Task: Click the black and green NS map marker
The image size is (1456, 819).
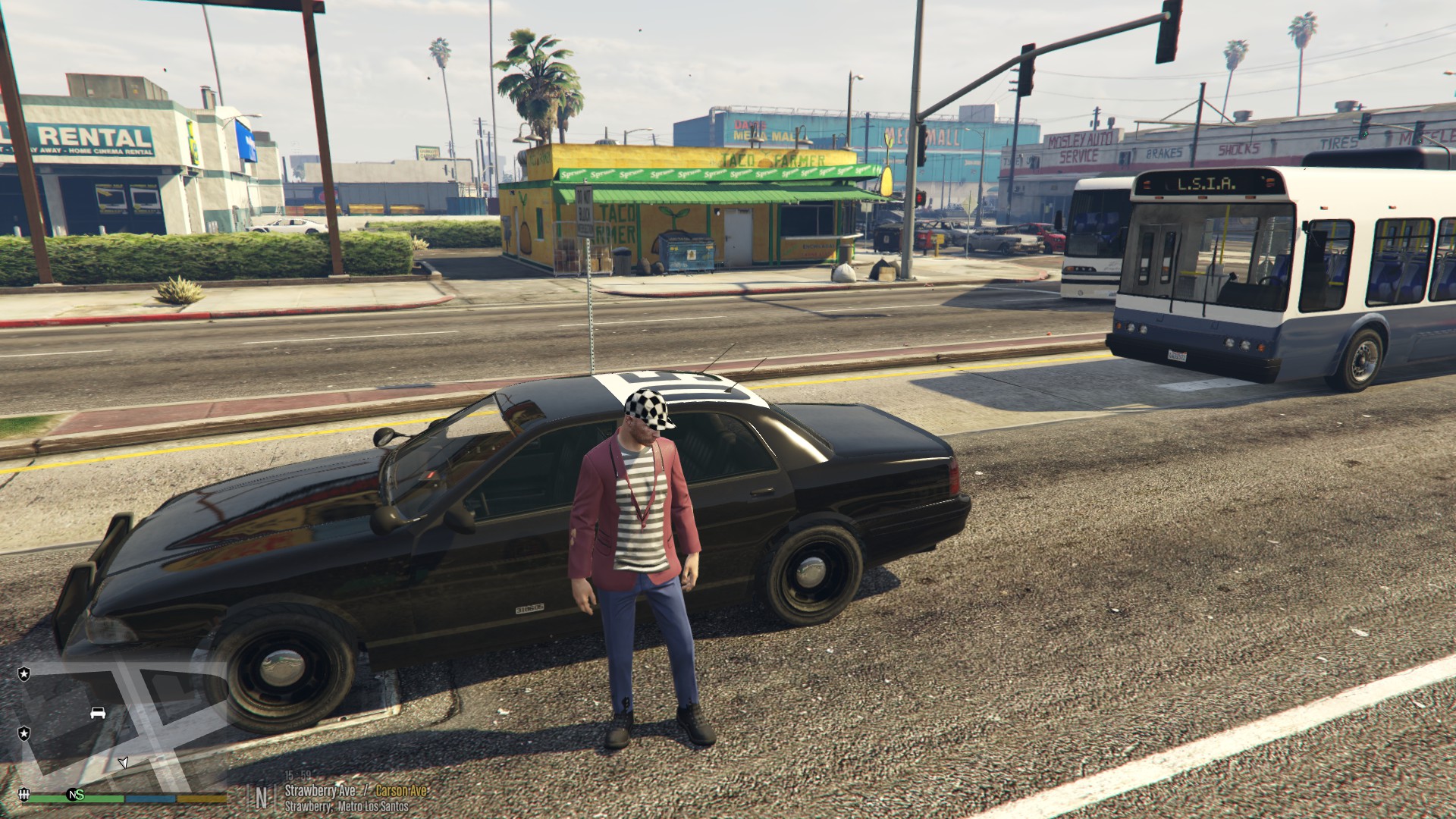Action: 75,794
